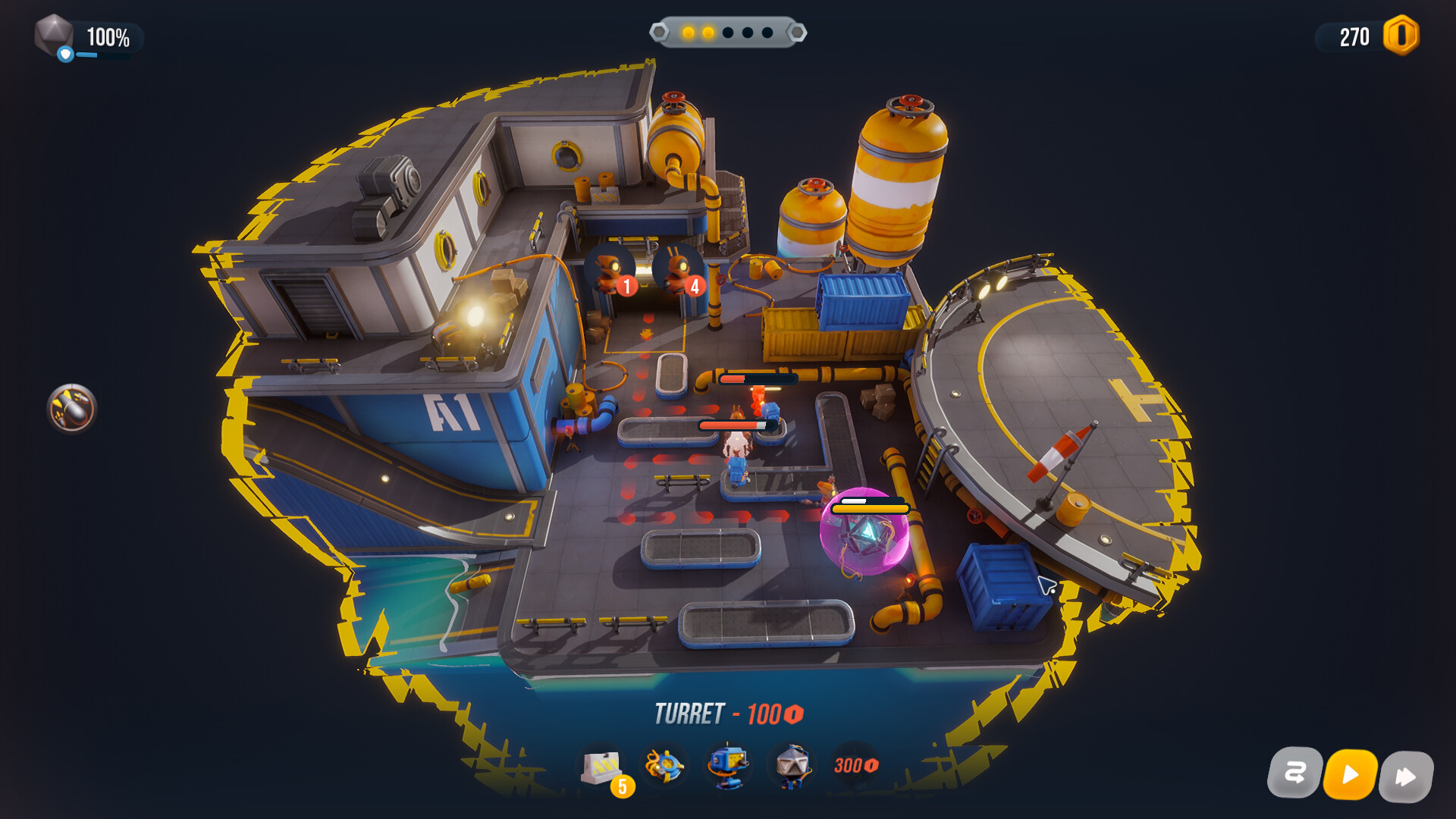Open the TURRET - 100 build label

729,713
